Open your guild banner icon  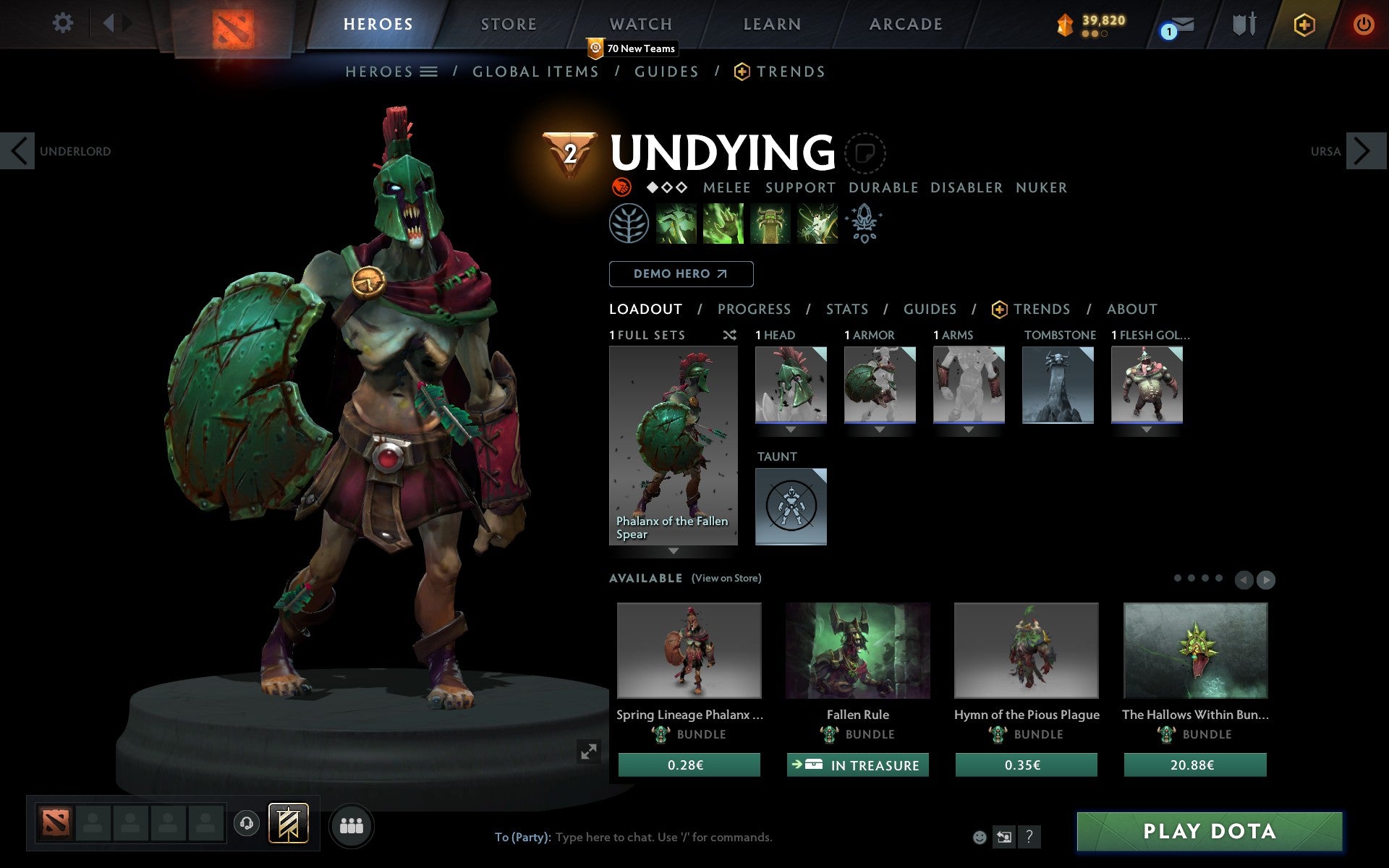coord(287,822)
